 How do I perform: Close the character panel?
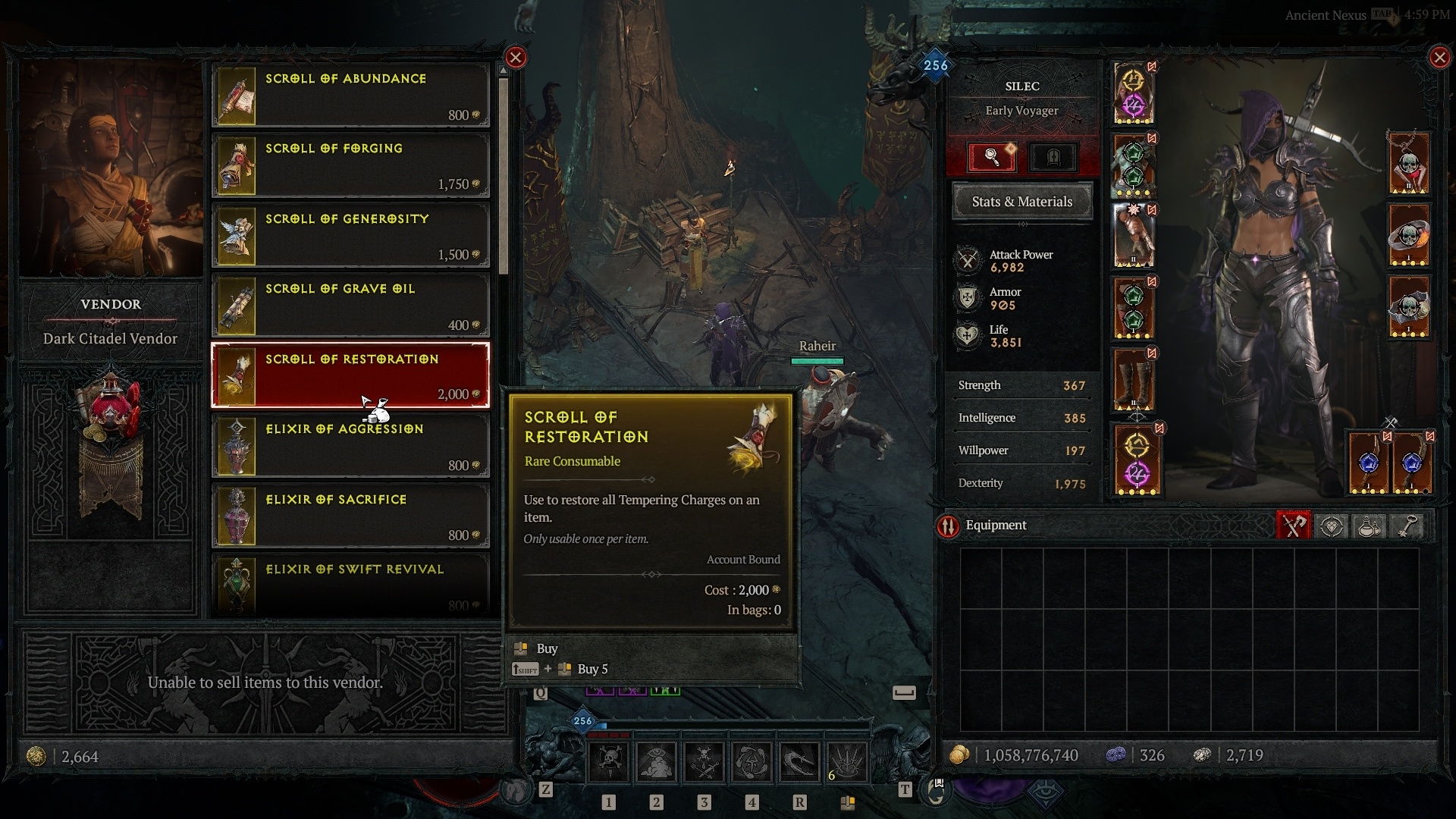pyautogui.click(x=1439, y=58)
